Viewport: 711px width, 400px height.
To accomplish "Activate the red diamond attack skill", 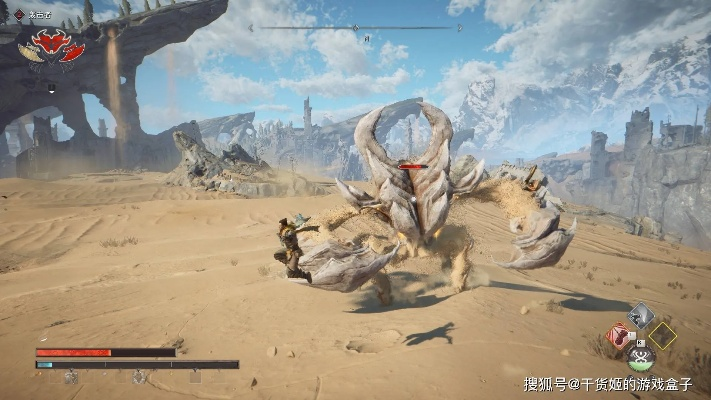I will point(618,336).
